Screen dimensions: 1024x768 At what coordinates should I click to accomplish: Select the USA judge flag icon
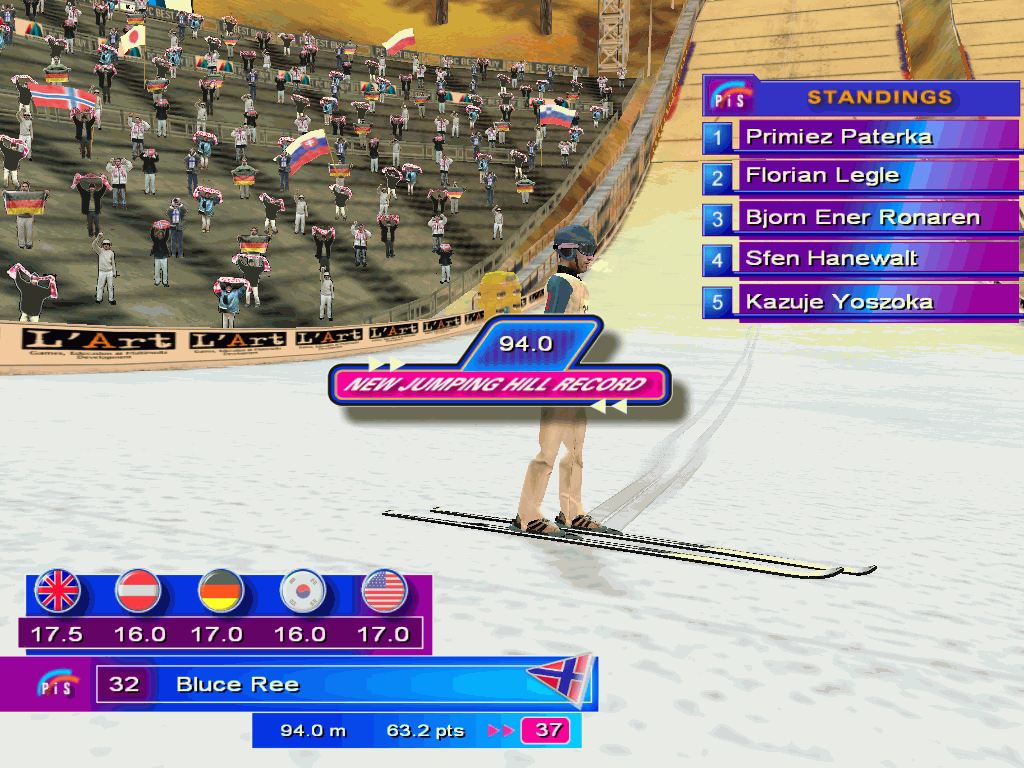tap(384, 591)
